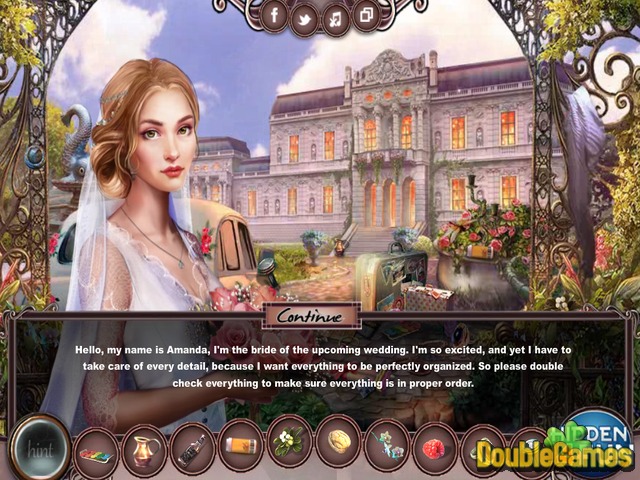640x480 pixels.
Task: Pick the red raspberry item slot
Action: [435, 445]
